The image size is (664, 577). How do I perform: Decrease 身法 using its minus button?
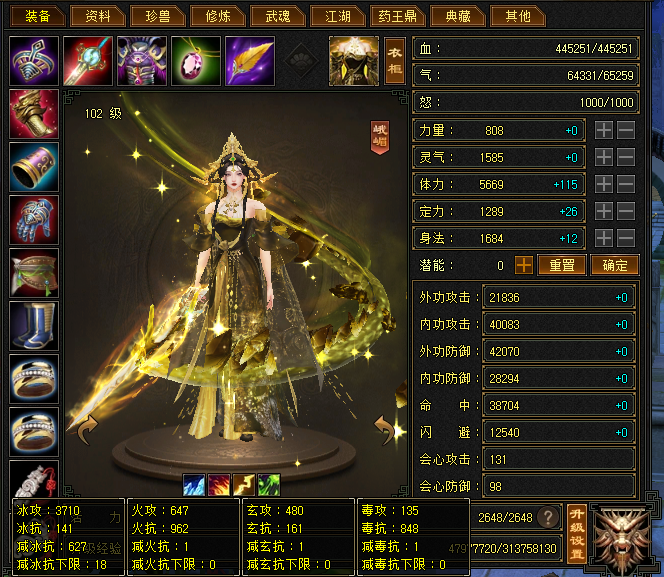[x=626, y=238]
